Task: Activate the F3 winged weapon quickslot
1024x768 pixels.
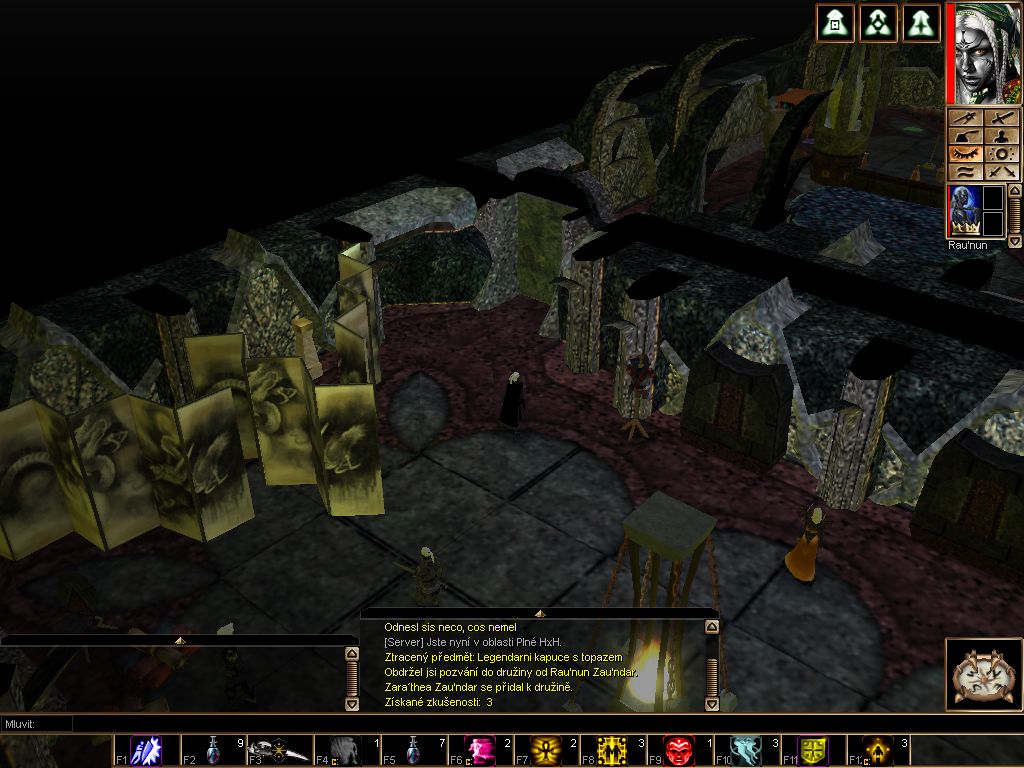Action: pyautogui.click(x=281, y=750)
